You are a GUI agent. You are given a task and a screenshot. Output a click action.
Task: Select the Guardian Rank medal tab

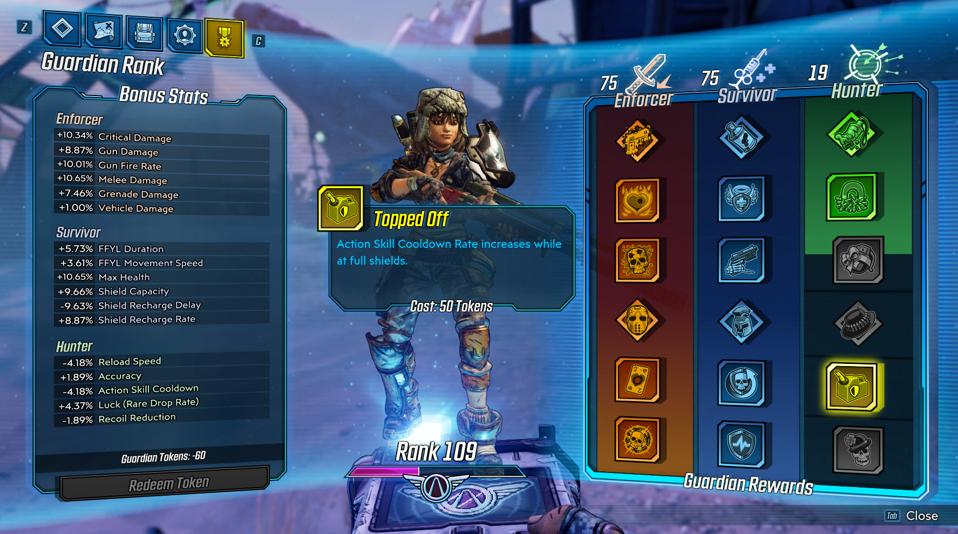click(224, 36)
